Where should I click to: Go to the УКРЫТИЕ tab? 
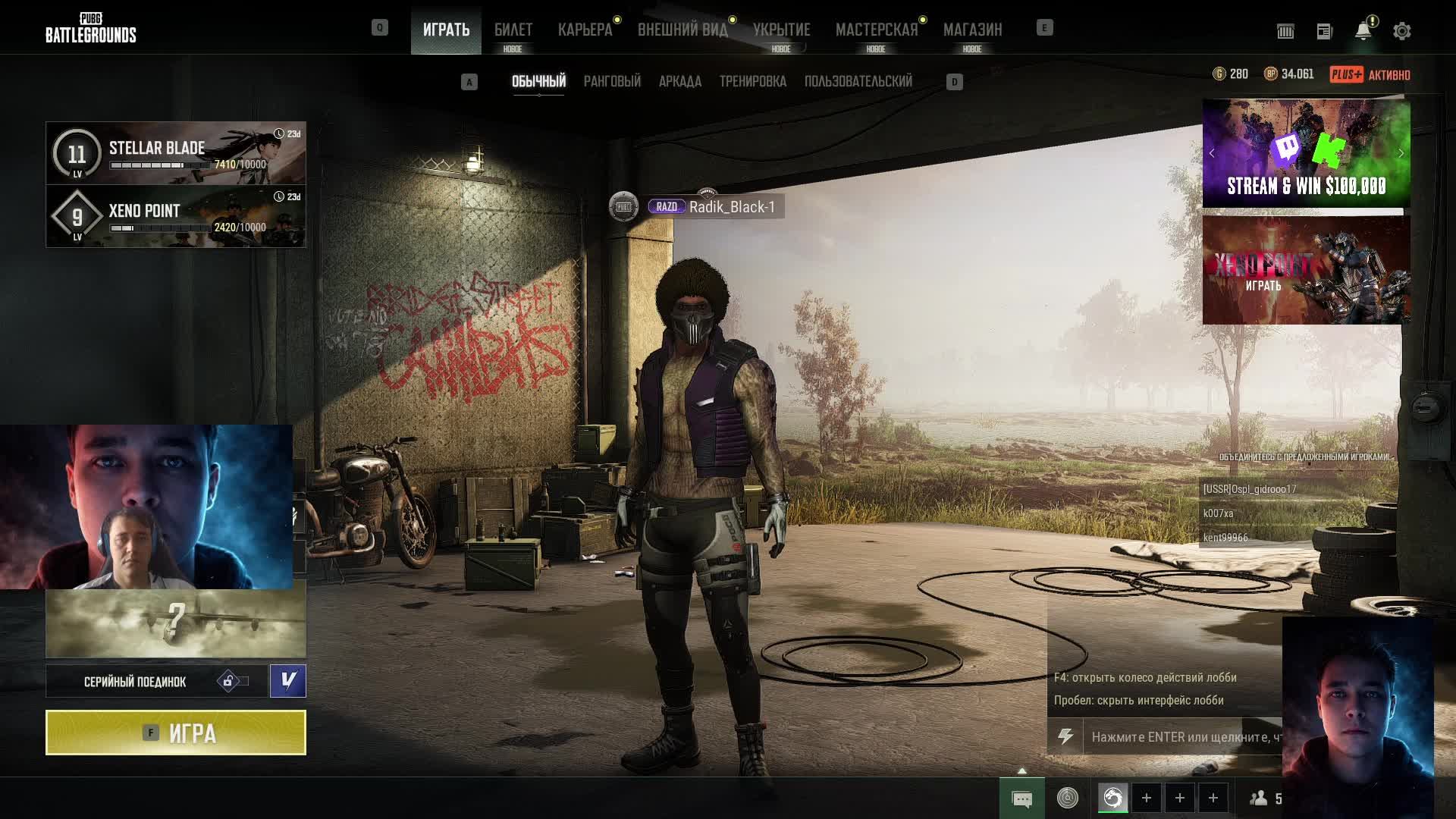point(781,30)
